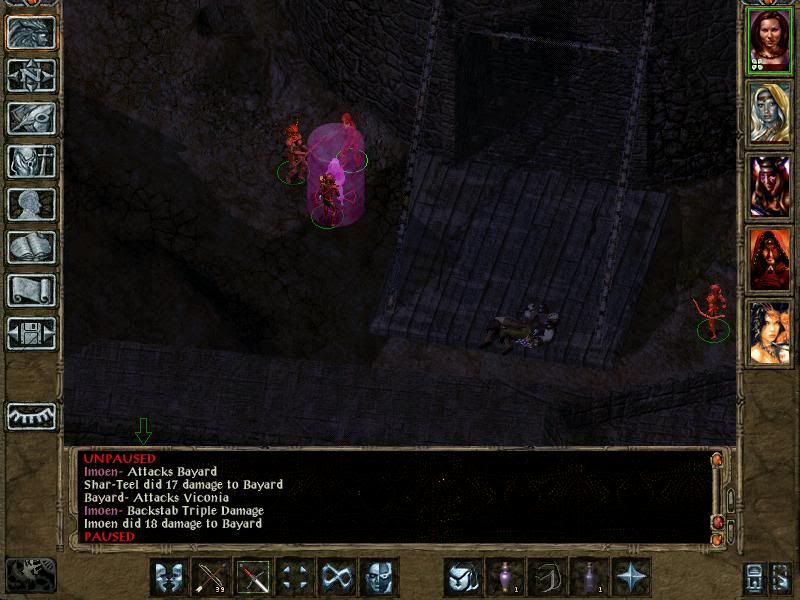
Task: Open the priest scroll button
Action: pyautogui.click(x=31, y=291)
